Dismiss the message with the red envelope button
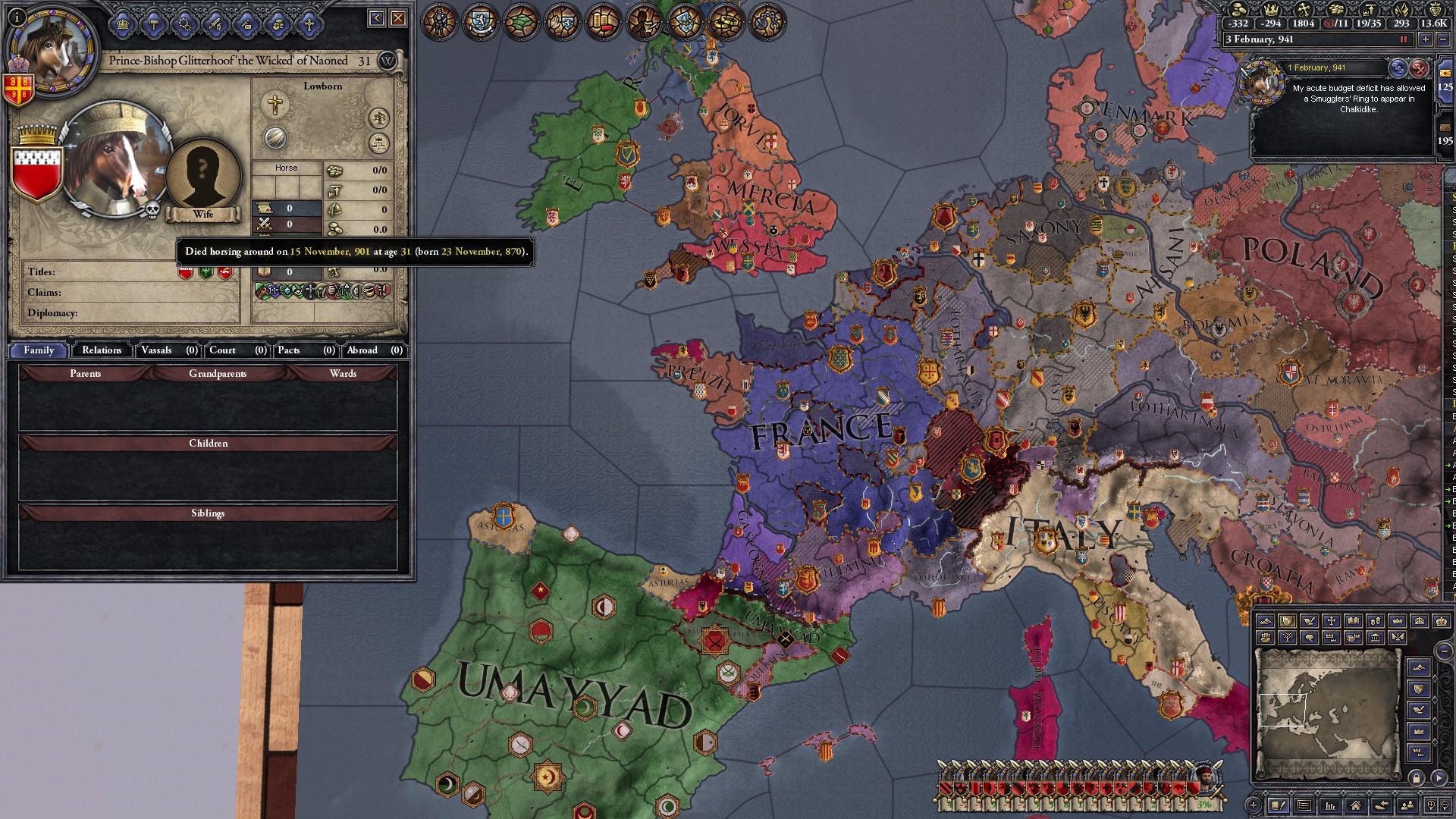Image resolution: width=1456 pixels, height=819 pixels. tap(1419, 69)
